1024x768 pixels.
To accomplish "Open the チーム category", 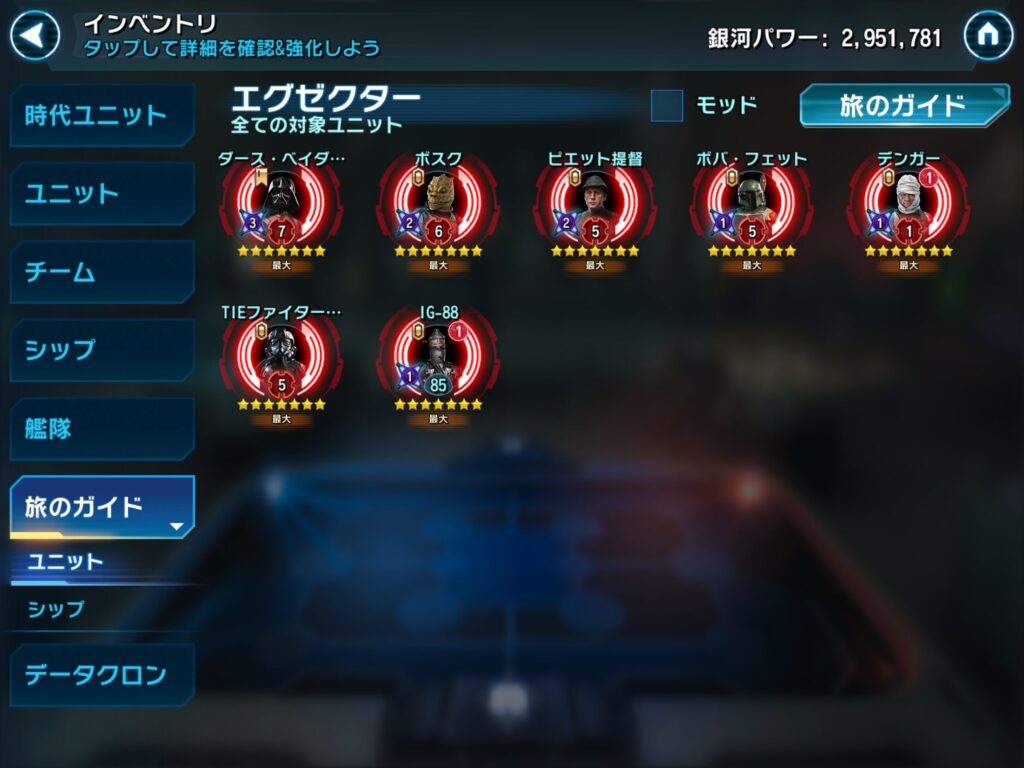I will click(100, 272).
